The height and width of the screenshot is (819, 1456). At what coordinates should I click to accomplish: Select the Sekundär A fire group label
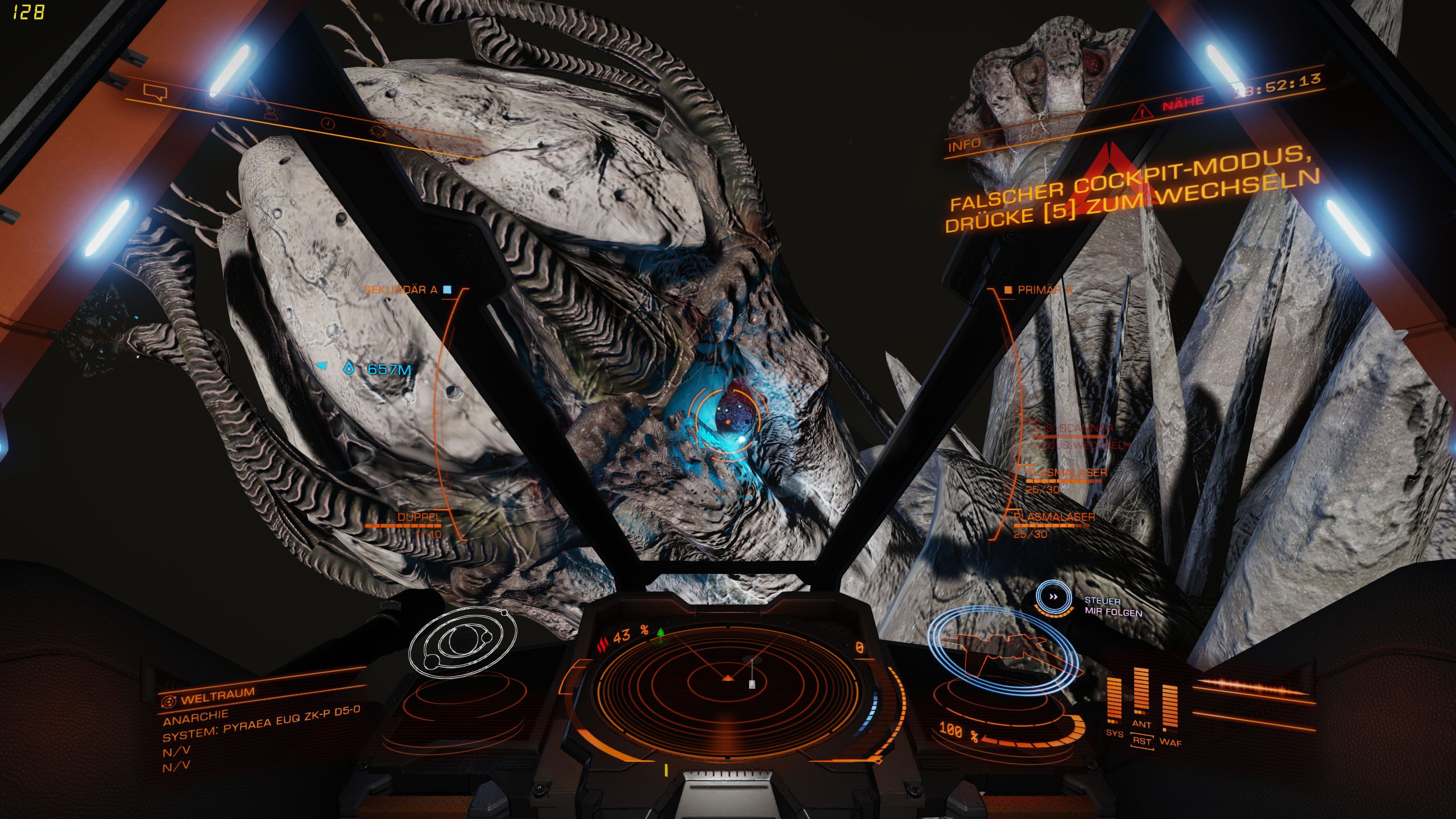pyautogui.click(x=400, y=290)
